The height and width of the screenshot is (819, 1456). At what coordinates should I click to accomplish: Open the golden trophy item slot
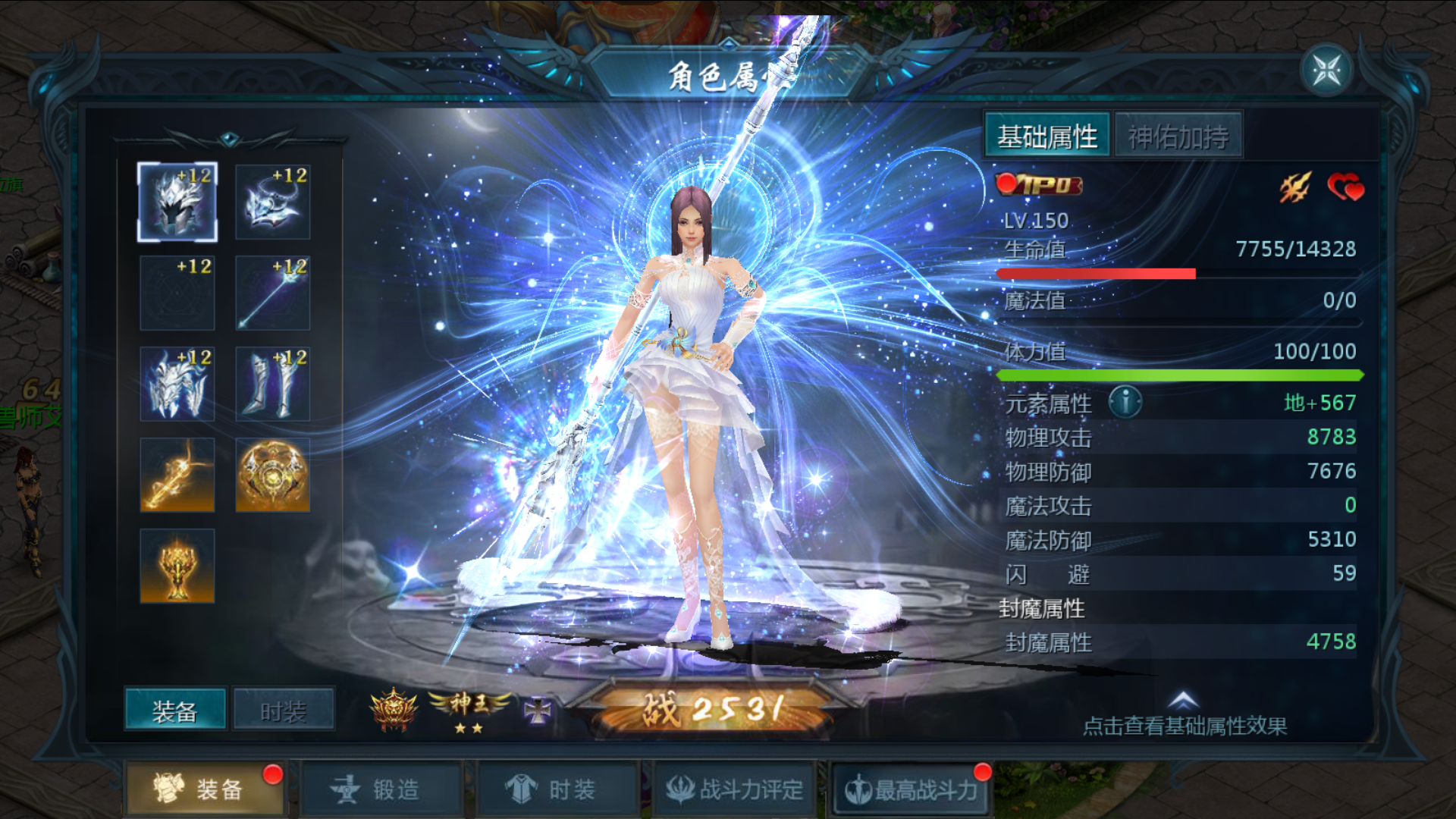coord(177,566)
